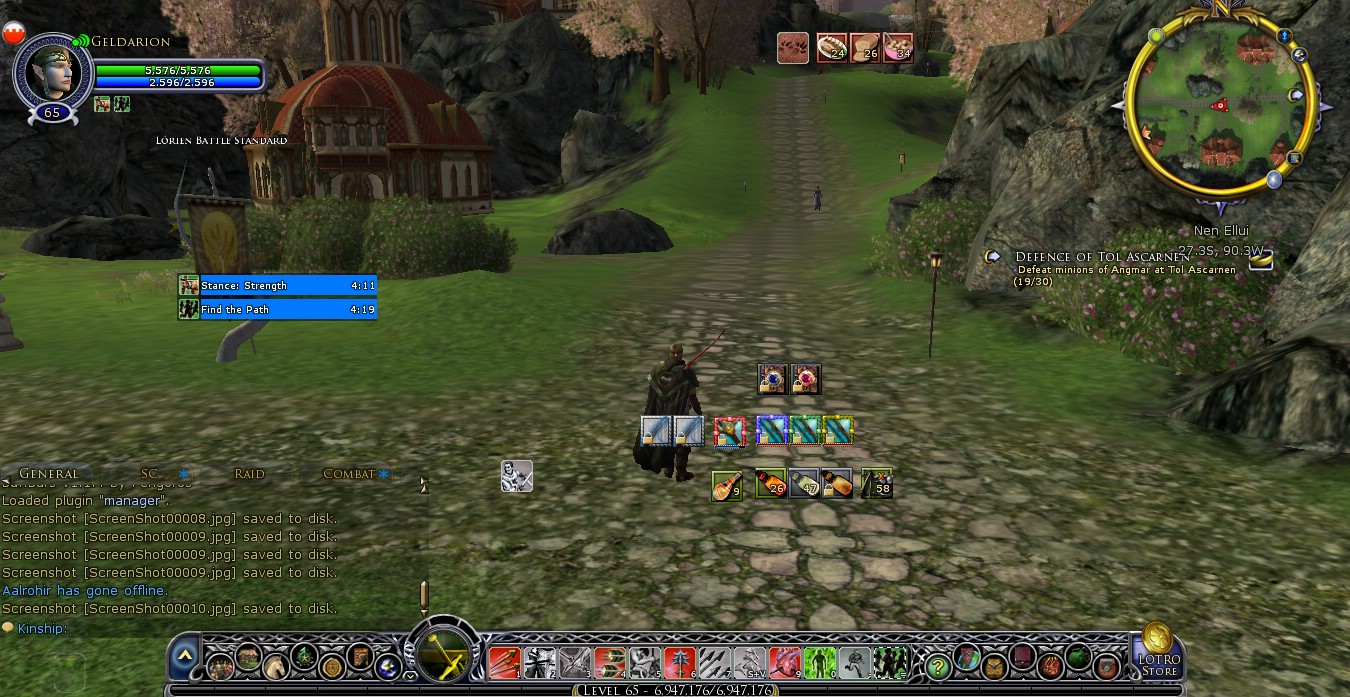The image size is (1350, 697).
Task: Switch to the Raid chat tab
Action: (249, 473)
